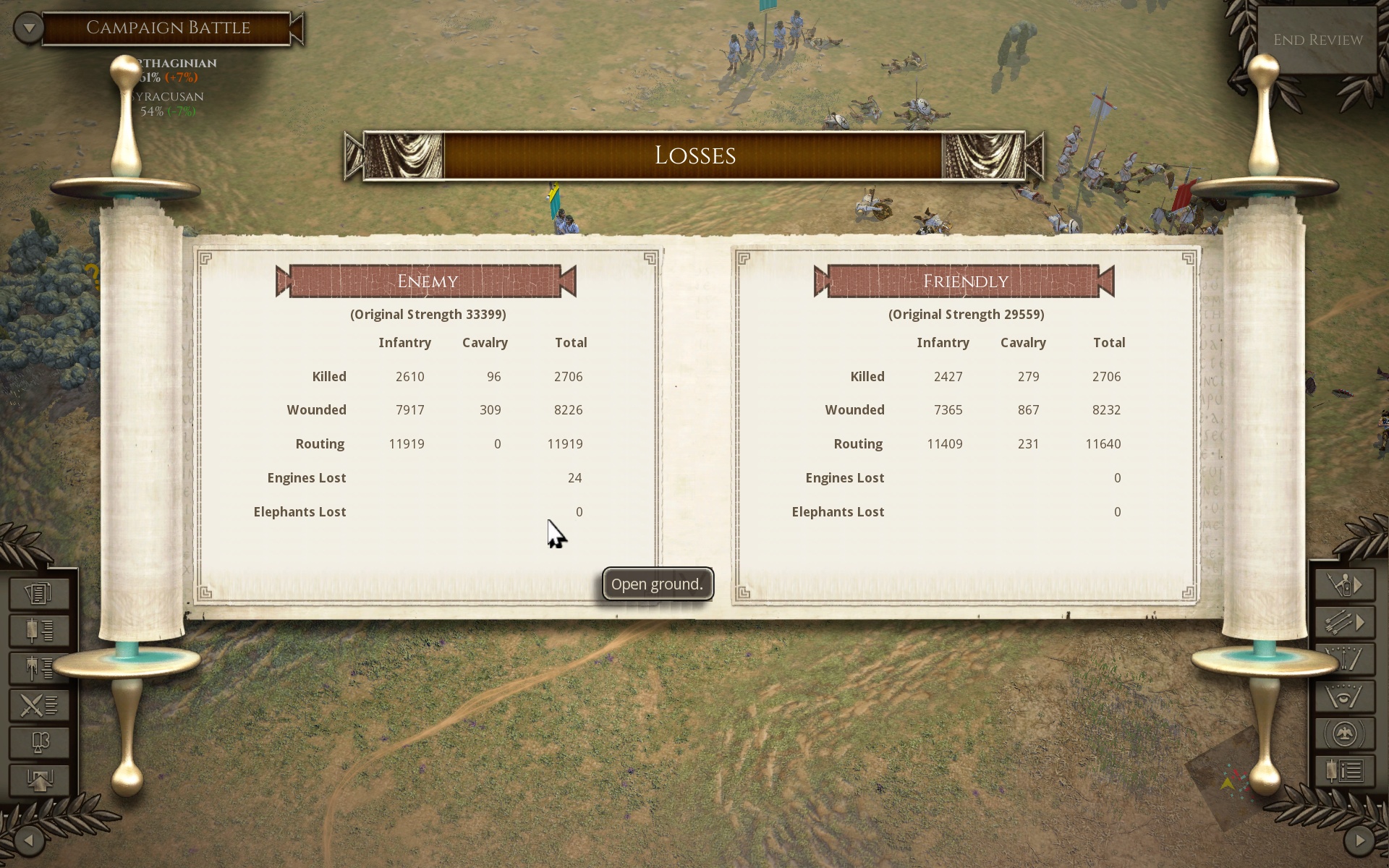Open the dropdown arrow beside Campaign Battle
Viewport: 1389px width, 868px height.
[x=29, y=28]
